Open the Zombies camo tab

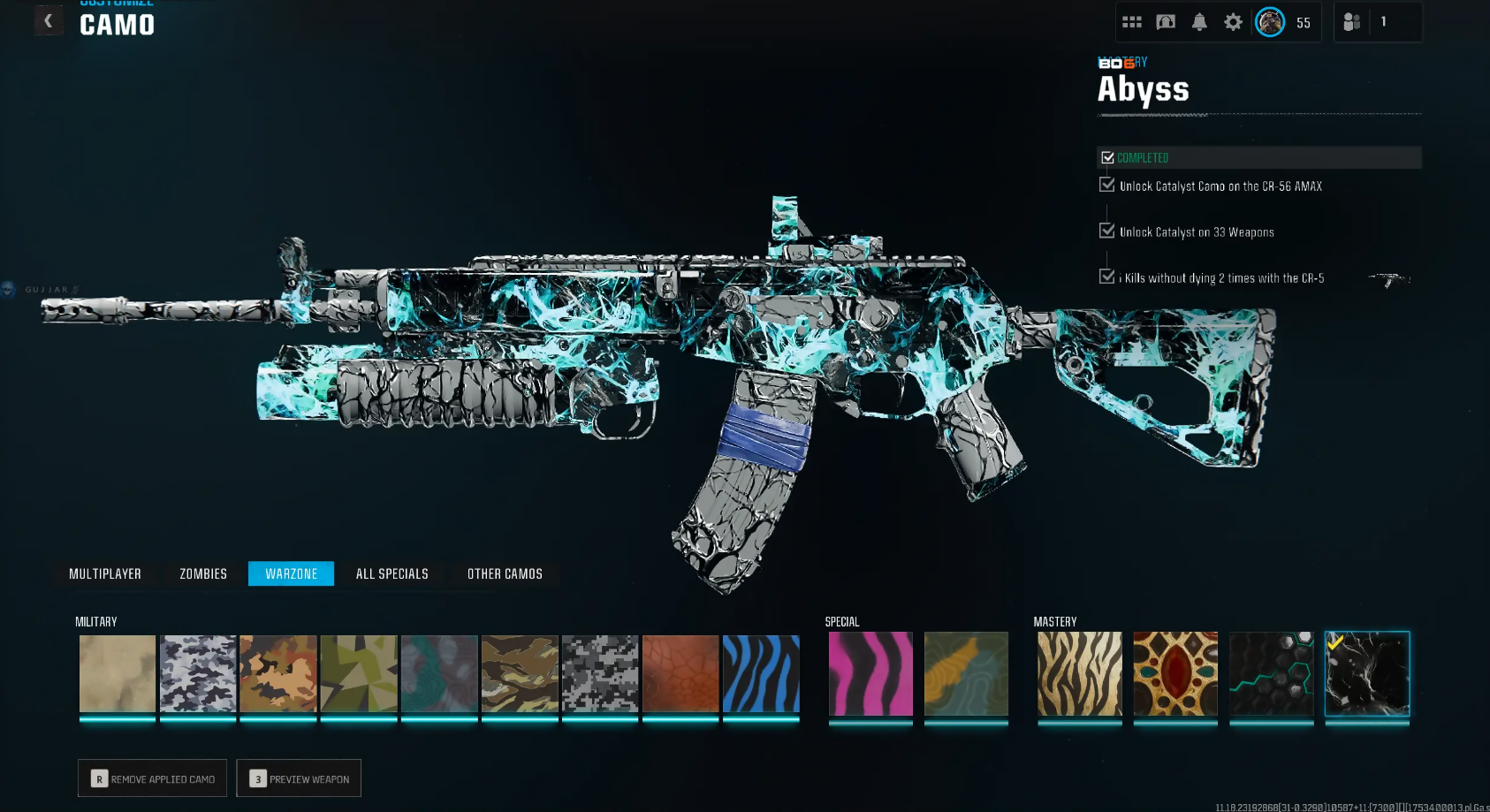tap(203, 574)
